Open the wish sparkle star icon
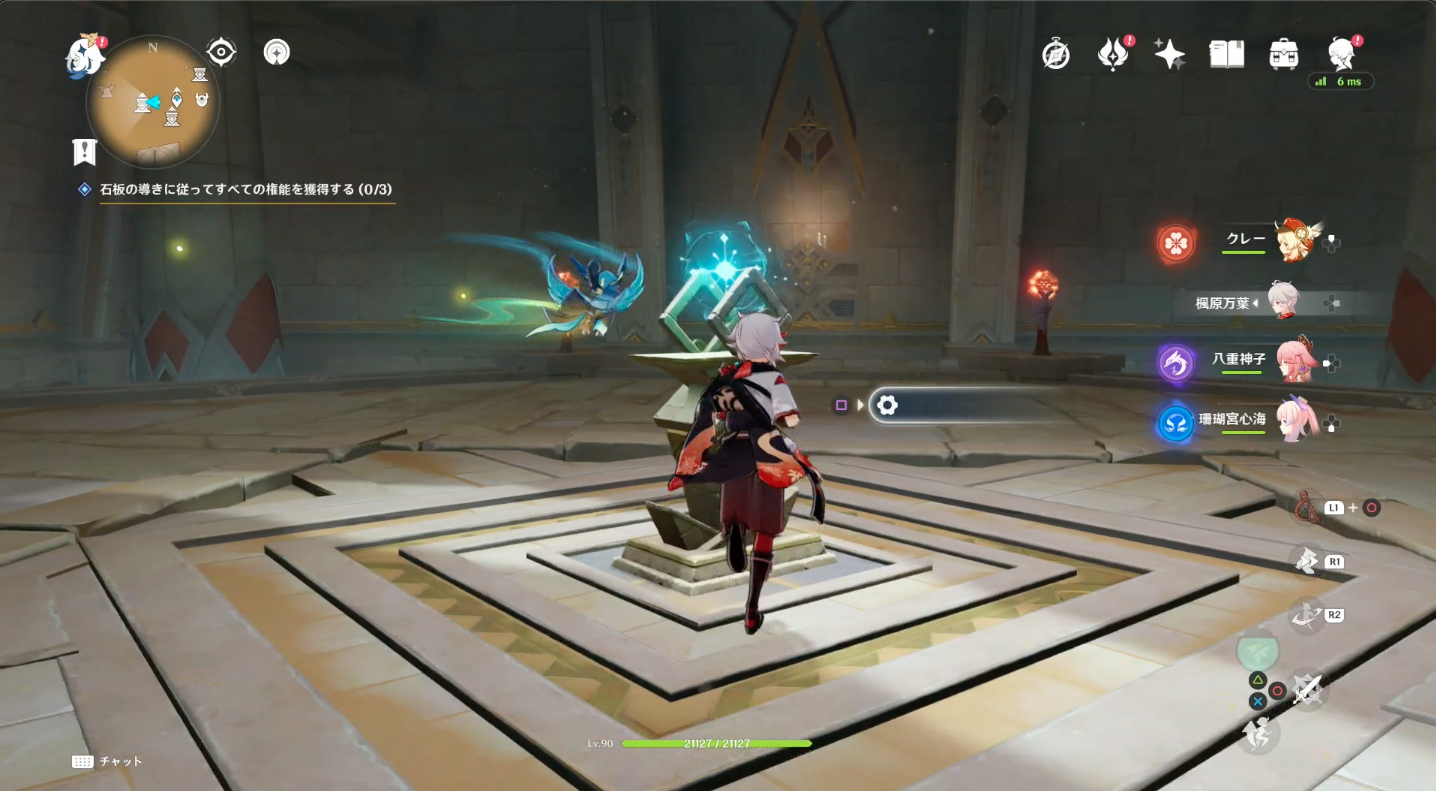1436x791 pixels. click(1169, 54)
